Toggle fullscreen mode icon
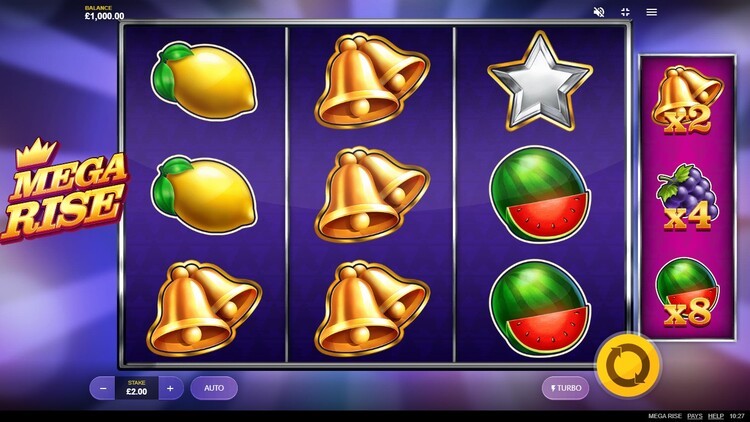Screen dimensions: 750x422 click(625, 12)
